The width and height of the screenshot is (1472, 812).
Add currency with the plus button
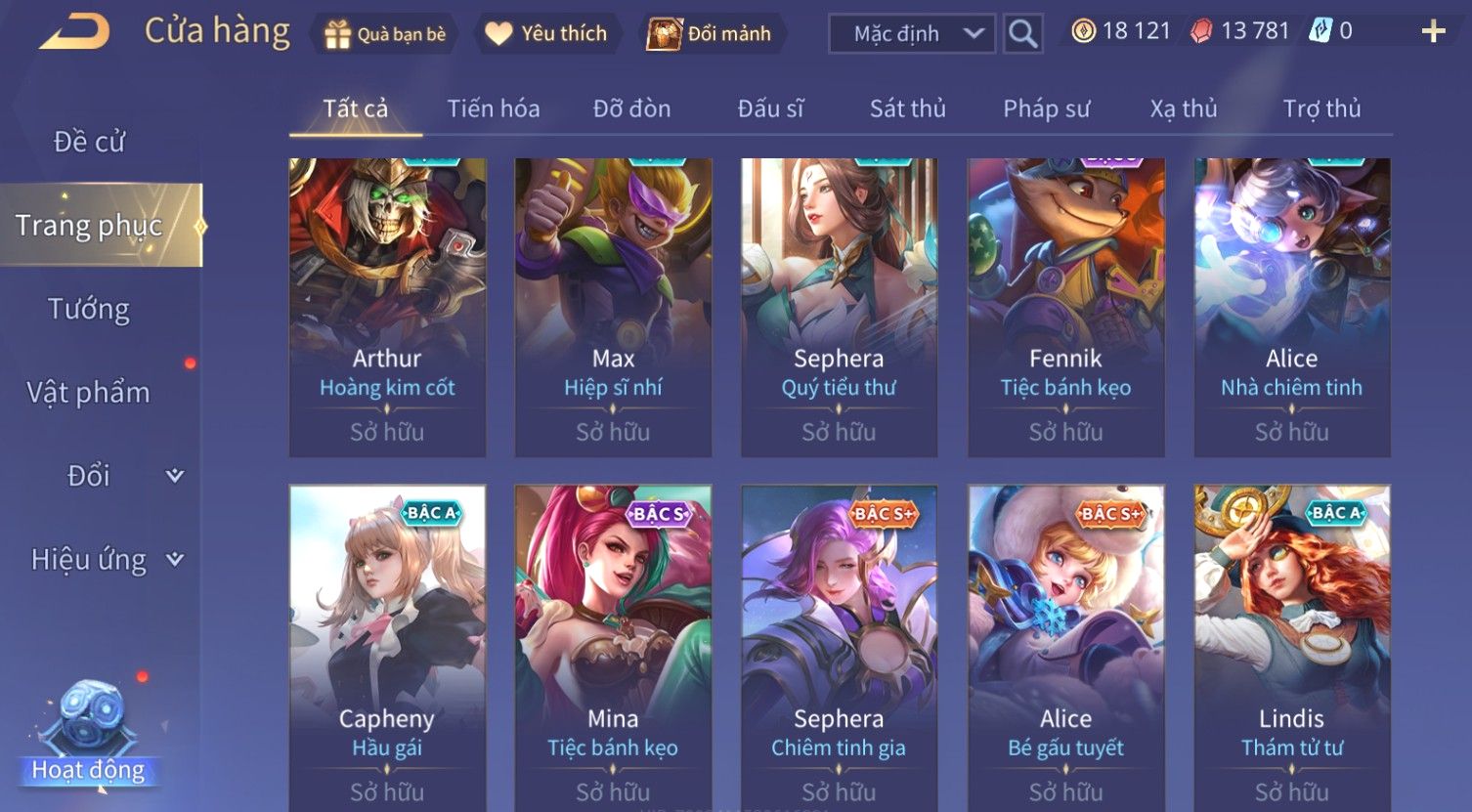1433,32
